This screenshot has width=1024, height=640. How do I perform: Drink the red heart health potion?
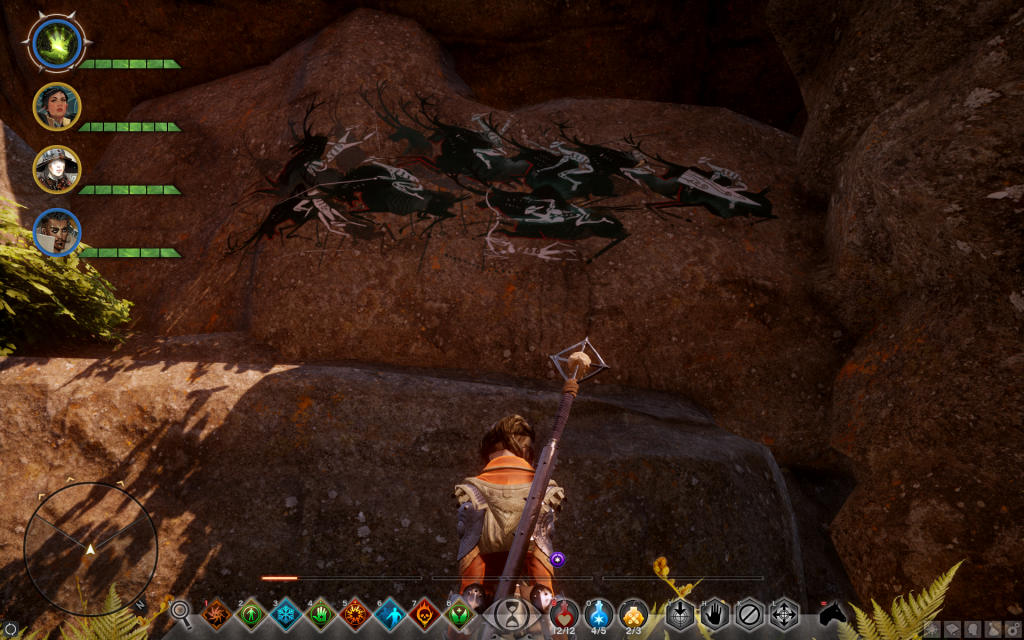click(565, 612)
